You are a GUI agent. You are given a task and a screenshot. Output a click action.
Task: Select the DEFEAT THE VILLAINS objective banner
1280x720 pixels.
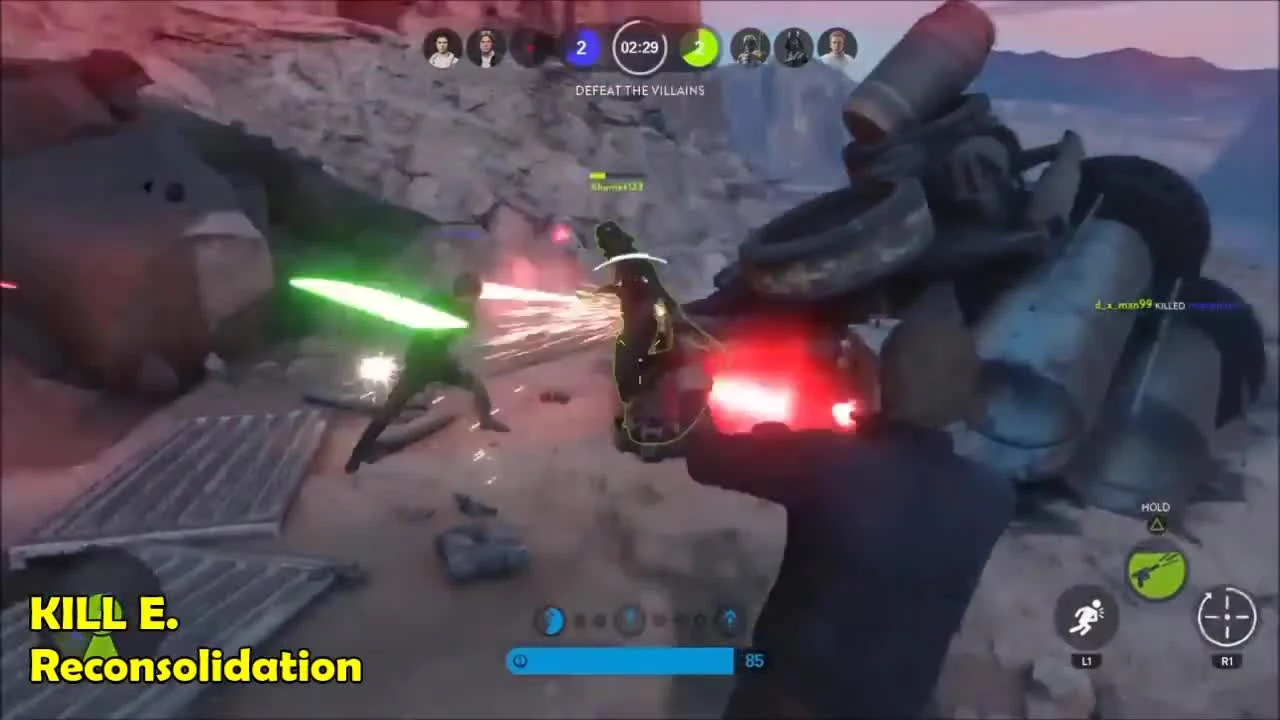(x=640, y=90)
